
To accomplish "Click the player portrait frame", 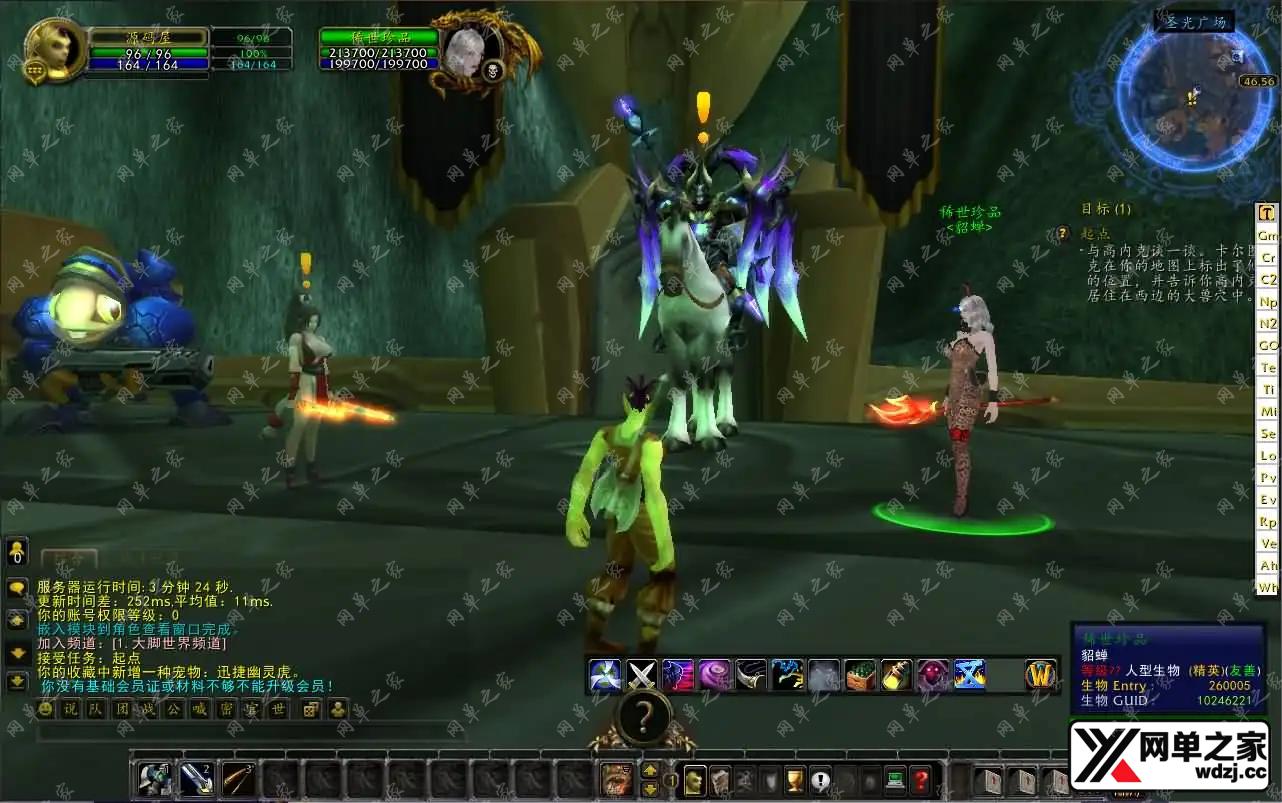I will coord(56,49).
